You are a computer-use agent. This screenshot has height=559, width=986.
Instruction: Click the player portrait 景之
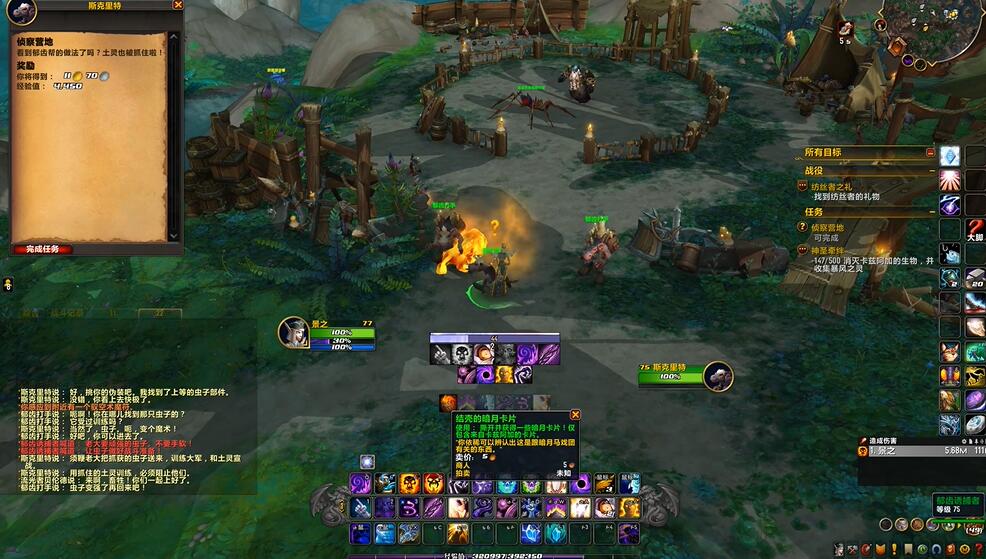(294, 333)
